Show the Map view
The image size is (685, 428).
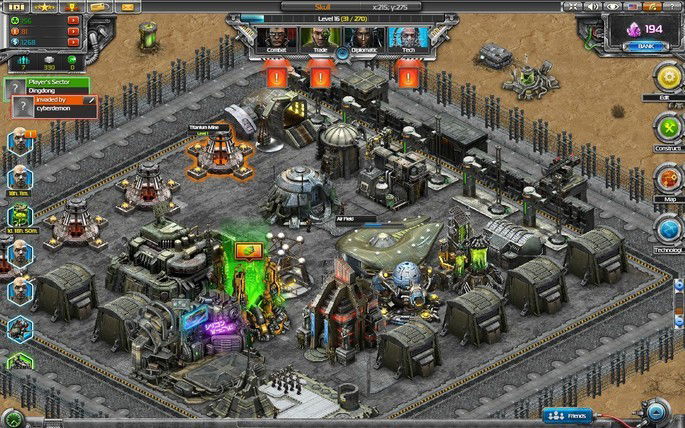coord(666,178)
